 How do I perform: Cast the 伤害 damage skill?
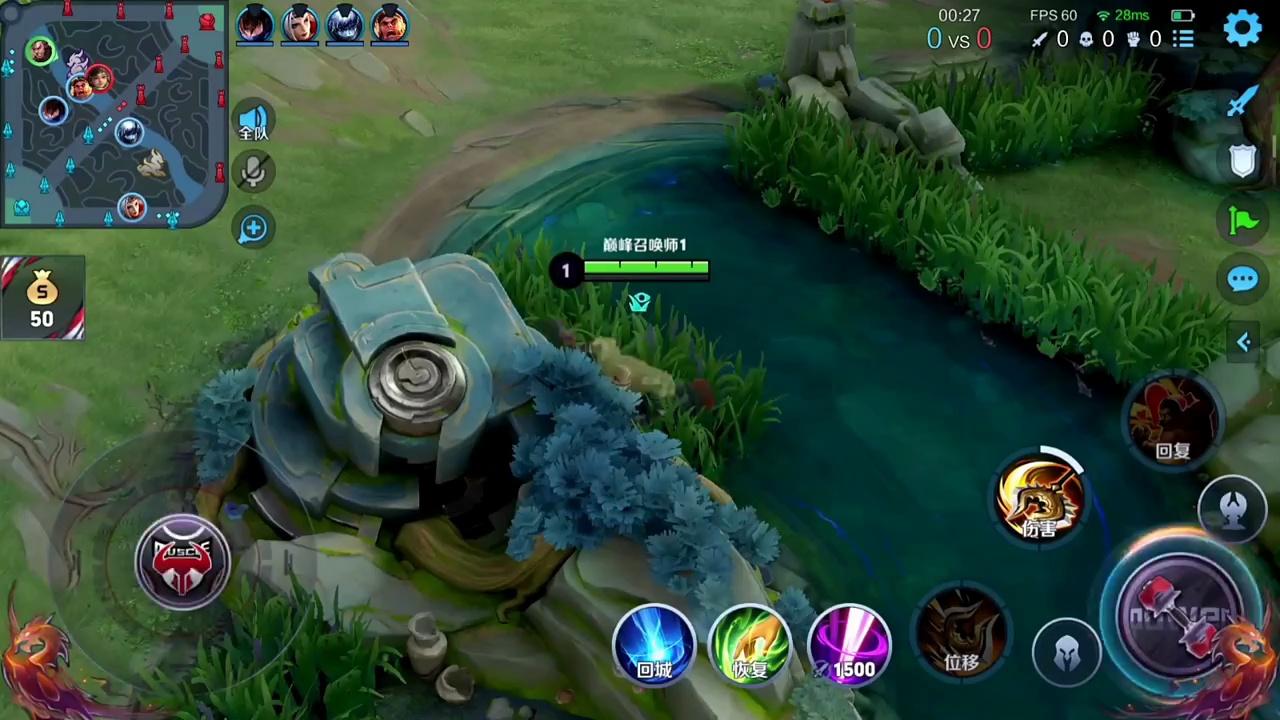(x=1040, y=498)
